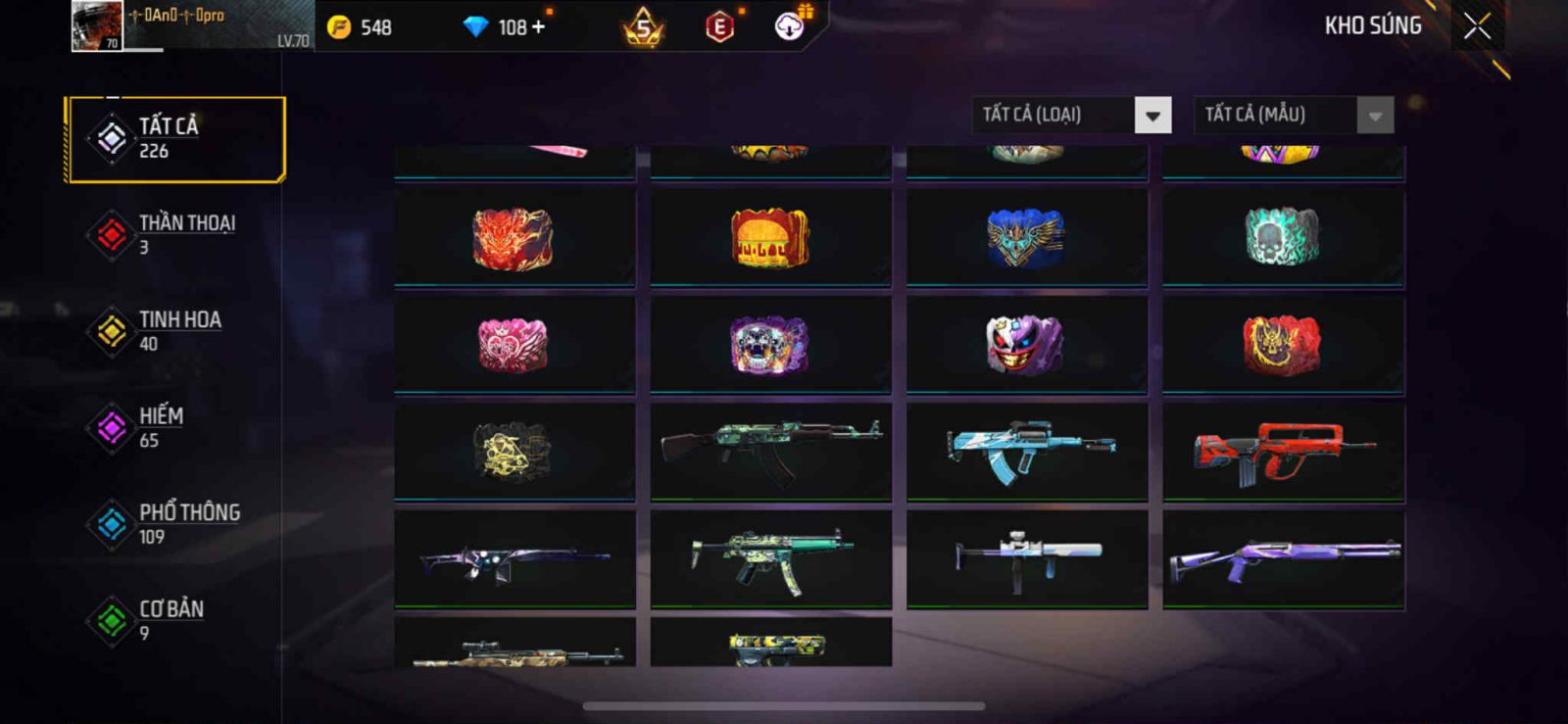Screen dimensions: 1568x724
Task: Choose the pink heart gloo wall skin
Action: pyautogui.click(x=514, y=345)
